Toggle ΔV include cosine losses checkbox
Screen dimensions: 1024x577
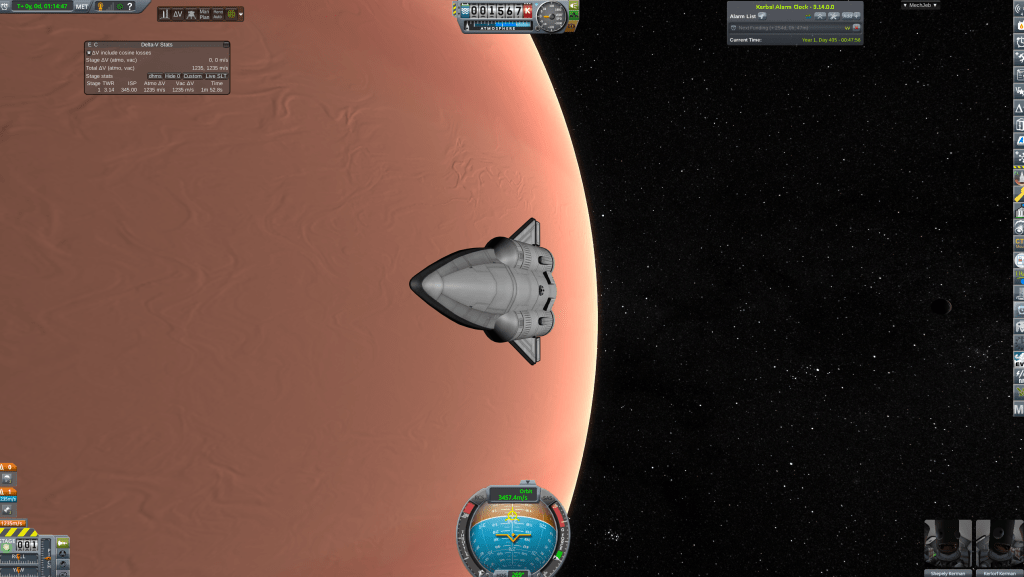(89, 52)
